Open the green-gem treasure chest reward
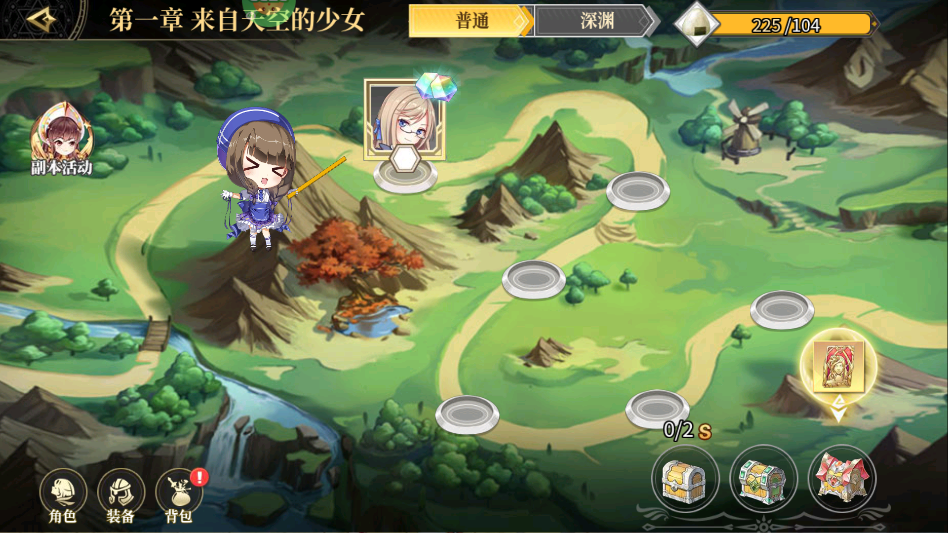The image size is (948, 533). click(x=763, y=479)
